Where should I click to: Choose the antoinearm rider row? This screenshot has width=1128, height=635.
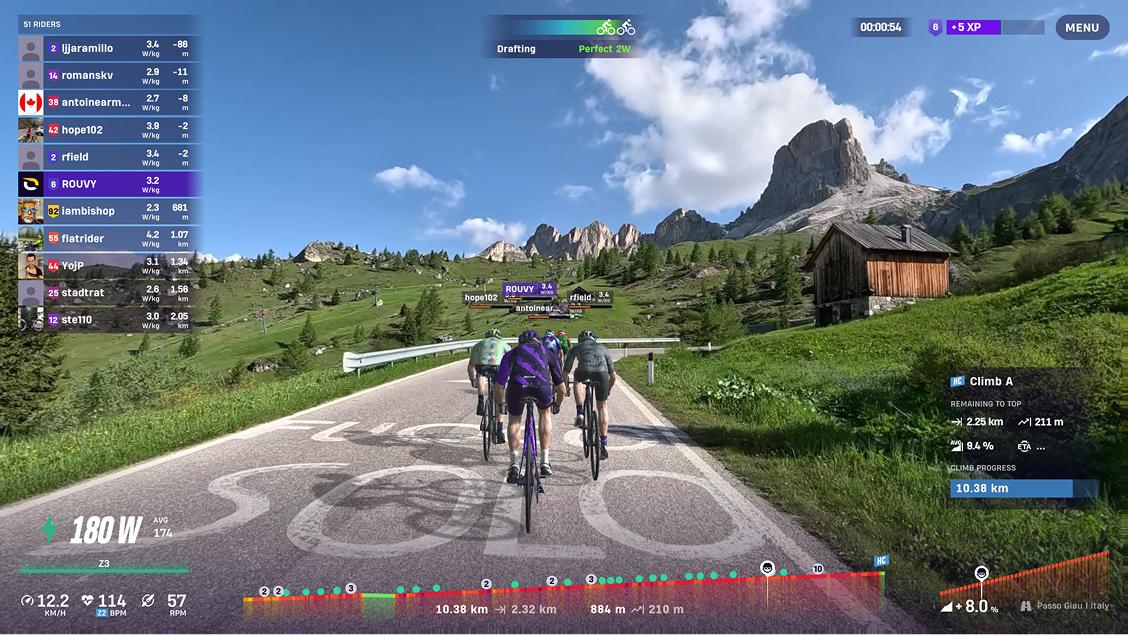click(110, 102)
